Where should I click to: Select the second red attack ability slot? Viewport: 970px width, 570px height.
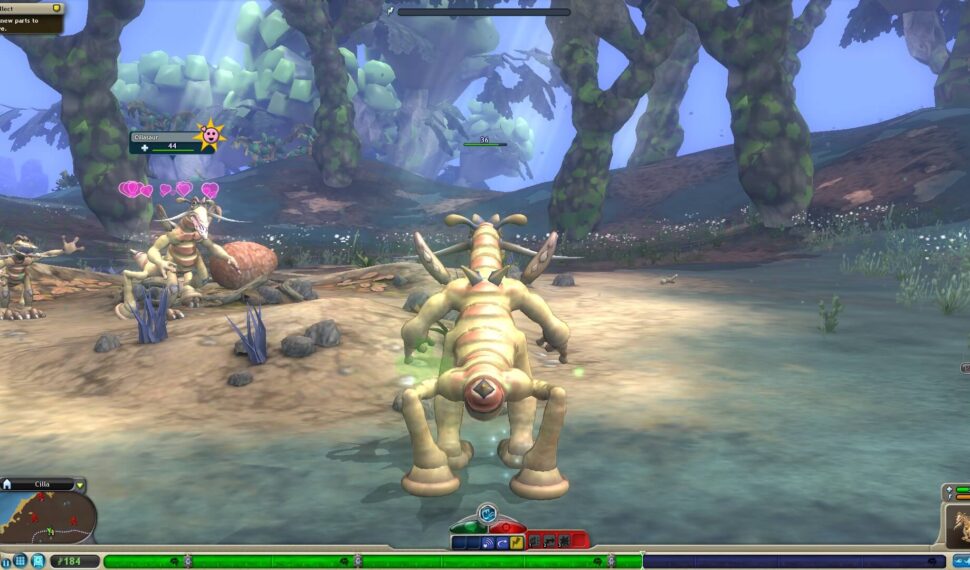click(551, 541)
